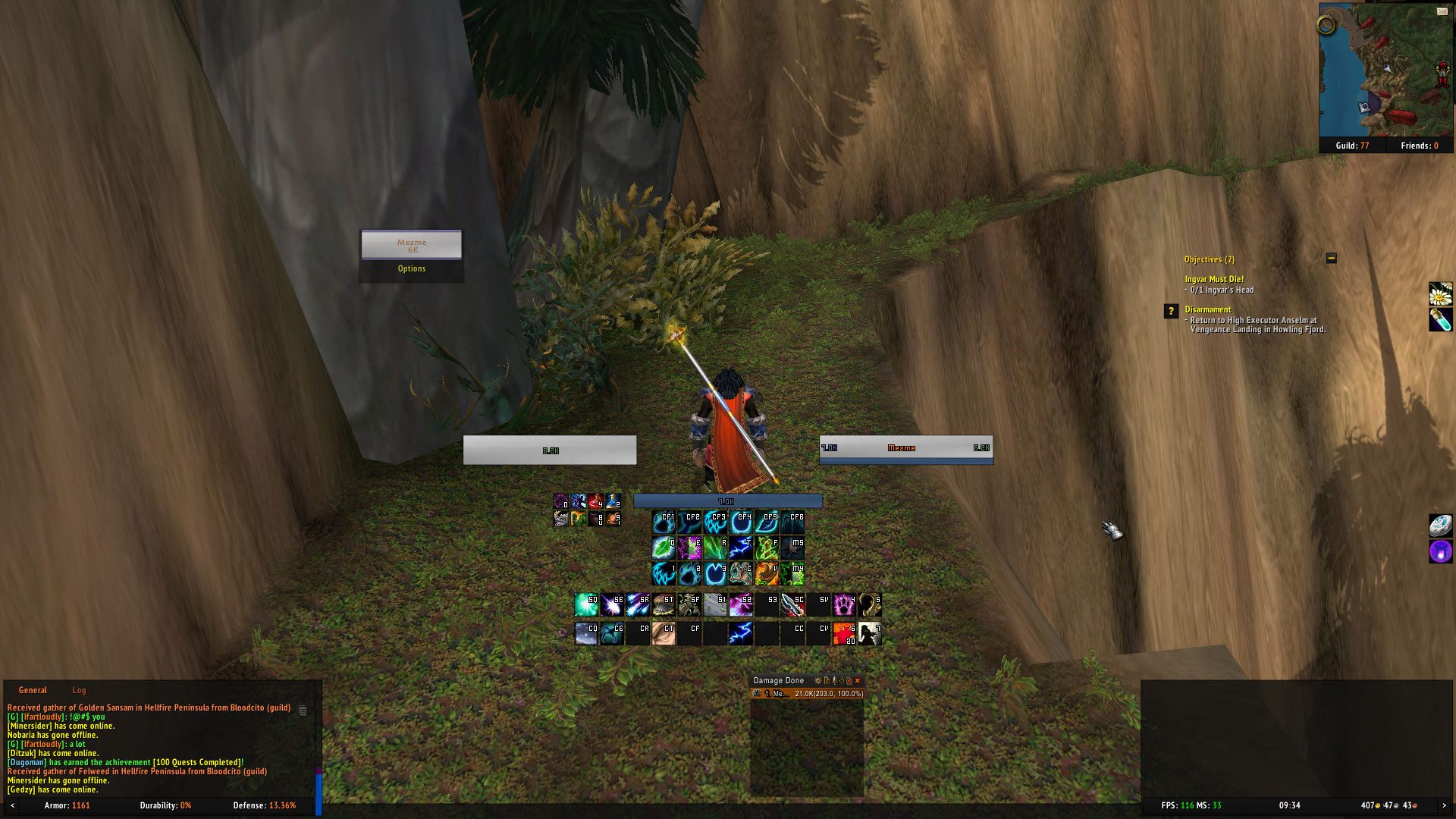Activate the green leaf ability bound to Q

(664, 547)
